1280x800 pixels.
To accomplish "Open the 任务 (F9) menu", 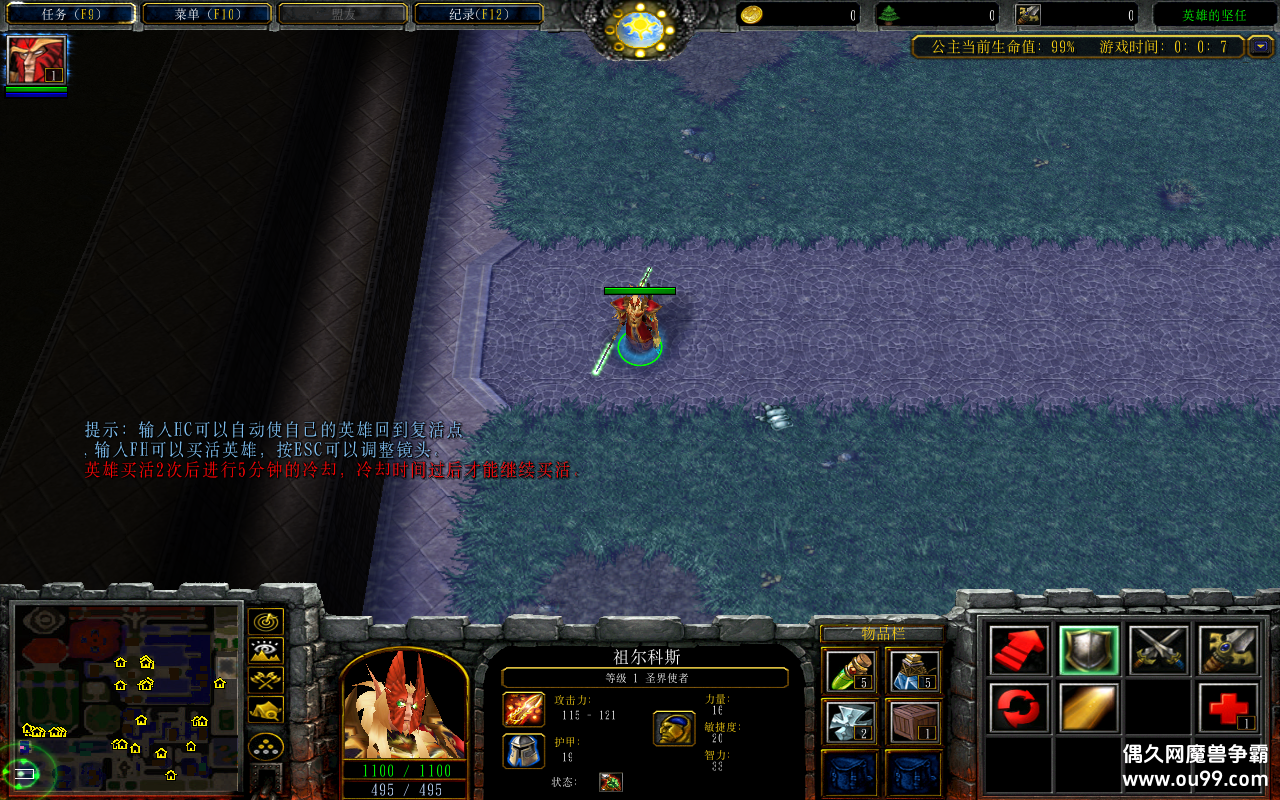I will pos(68,14).
